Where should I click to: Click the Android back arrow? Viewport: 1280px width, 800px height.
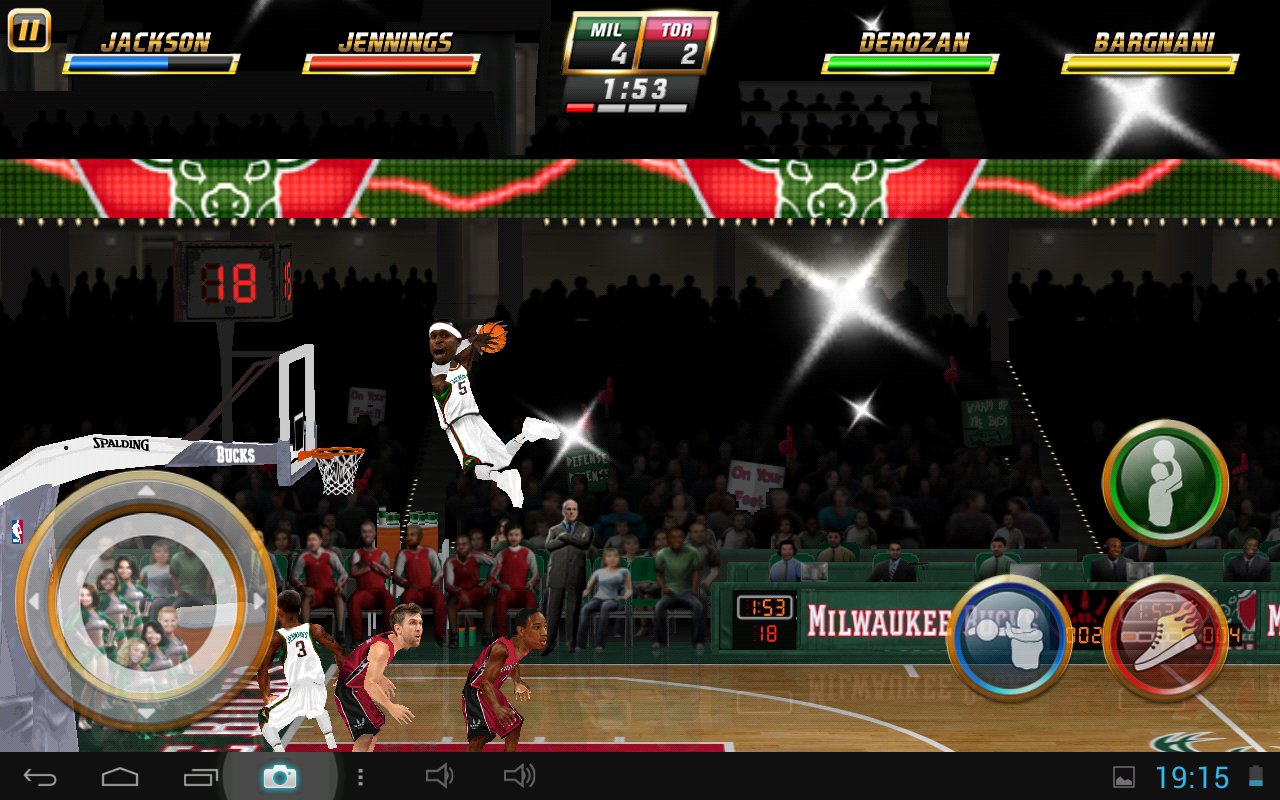[41, 776]
